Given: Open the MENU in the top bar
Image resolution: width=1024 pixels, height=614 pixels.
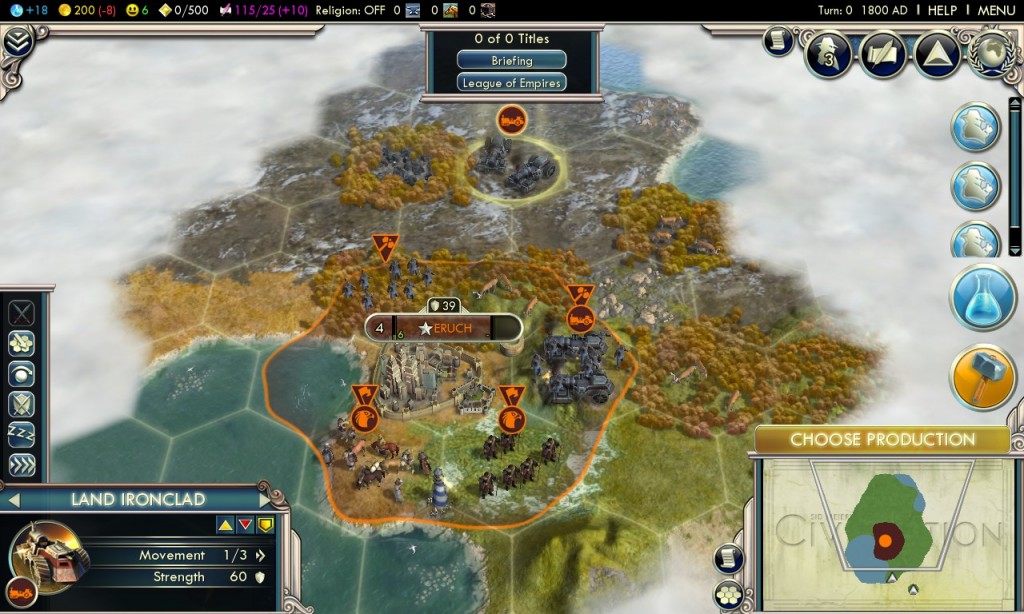Looking at the screenshot, I should (996, 10).
